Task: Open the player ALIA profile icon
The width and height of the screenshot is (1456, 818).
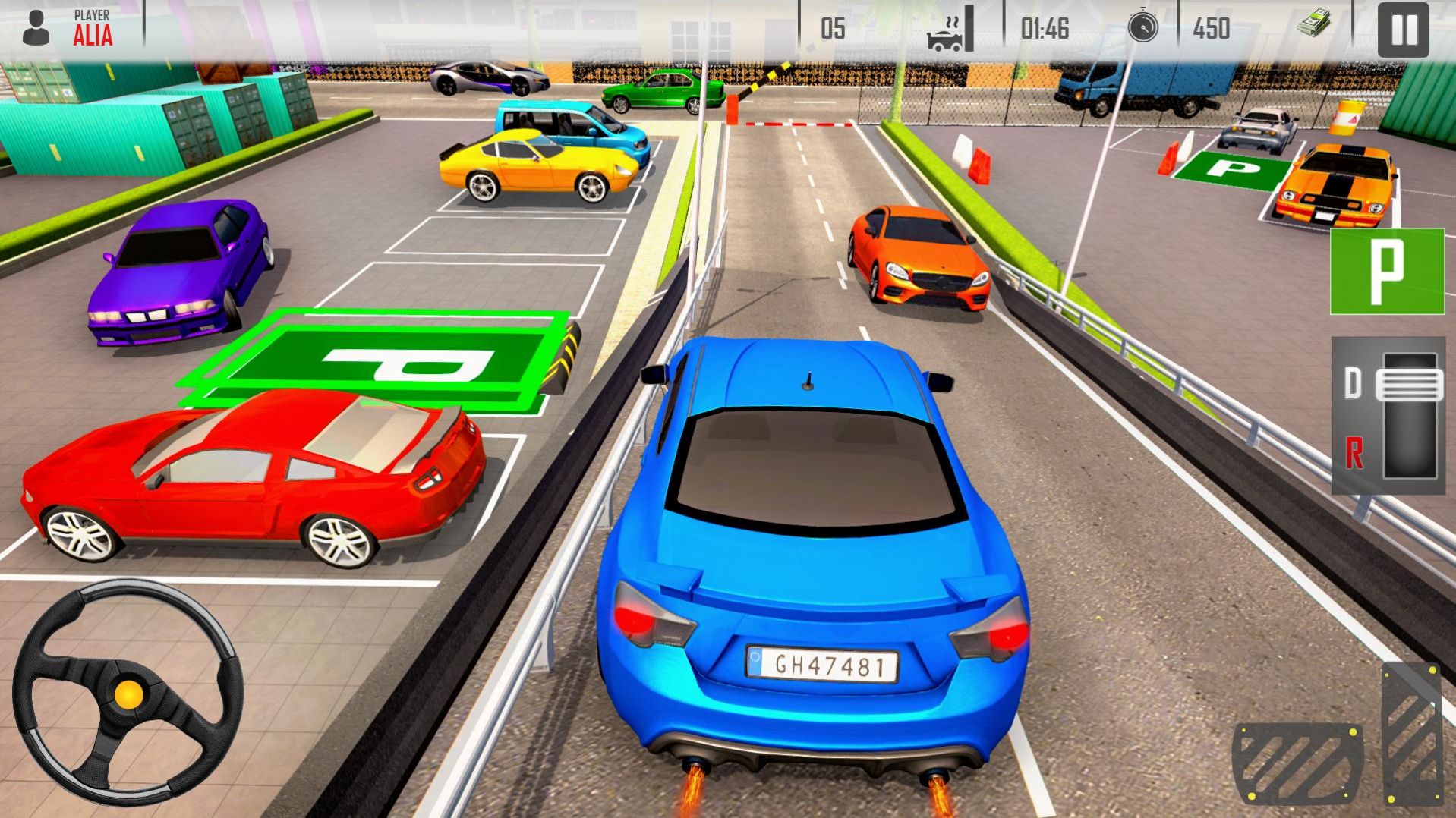Action: click(36, 28)
